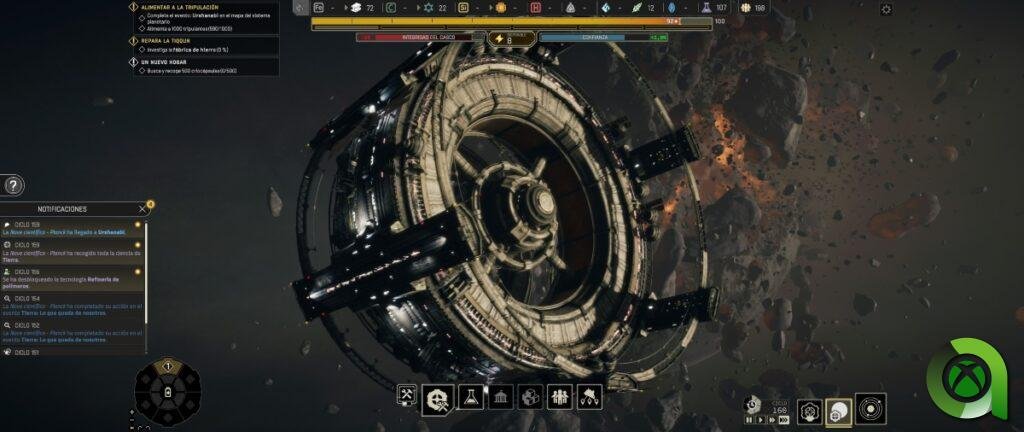The image size is (1024, 432).
Task: Open the tools icon left of the toolbar
Action: pyautogui.click(x=407, y=396)
